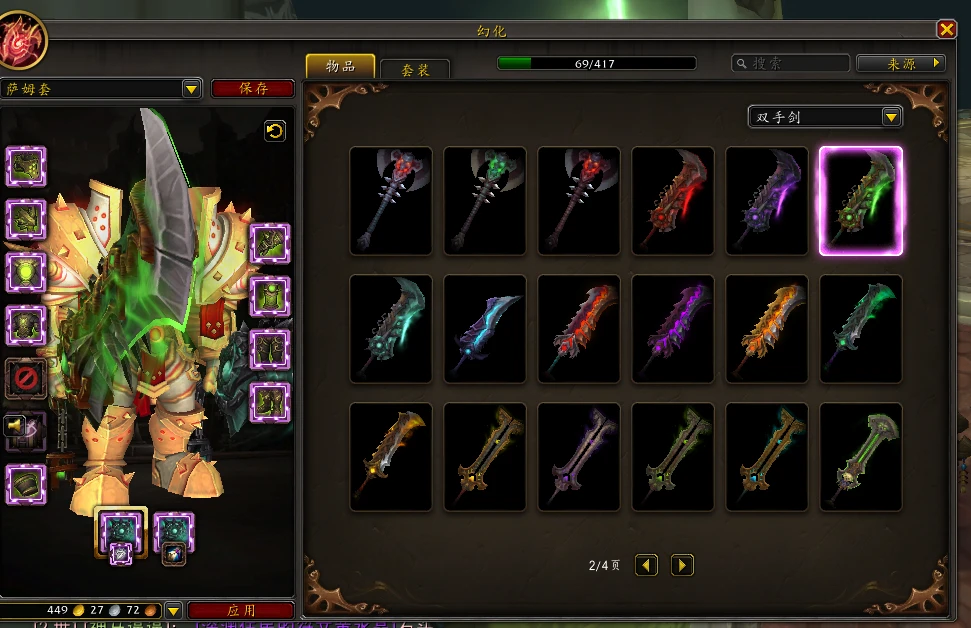Open the 来源 source filter
971x628 pixels.
[x=901, y=63]
